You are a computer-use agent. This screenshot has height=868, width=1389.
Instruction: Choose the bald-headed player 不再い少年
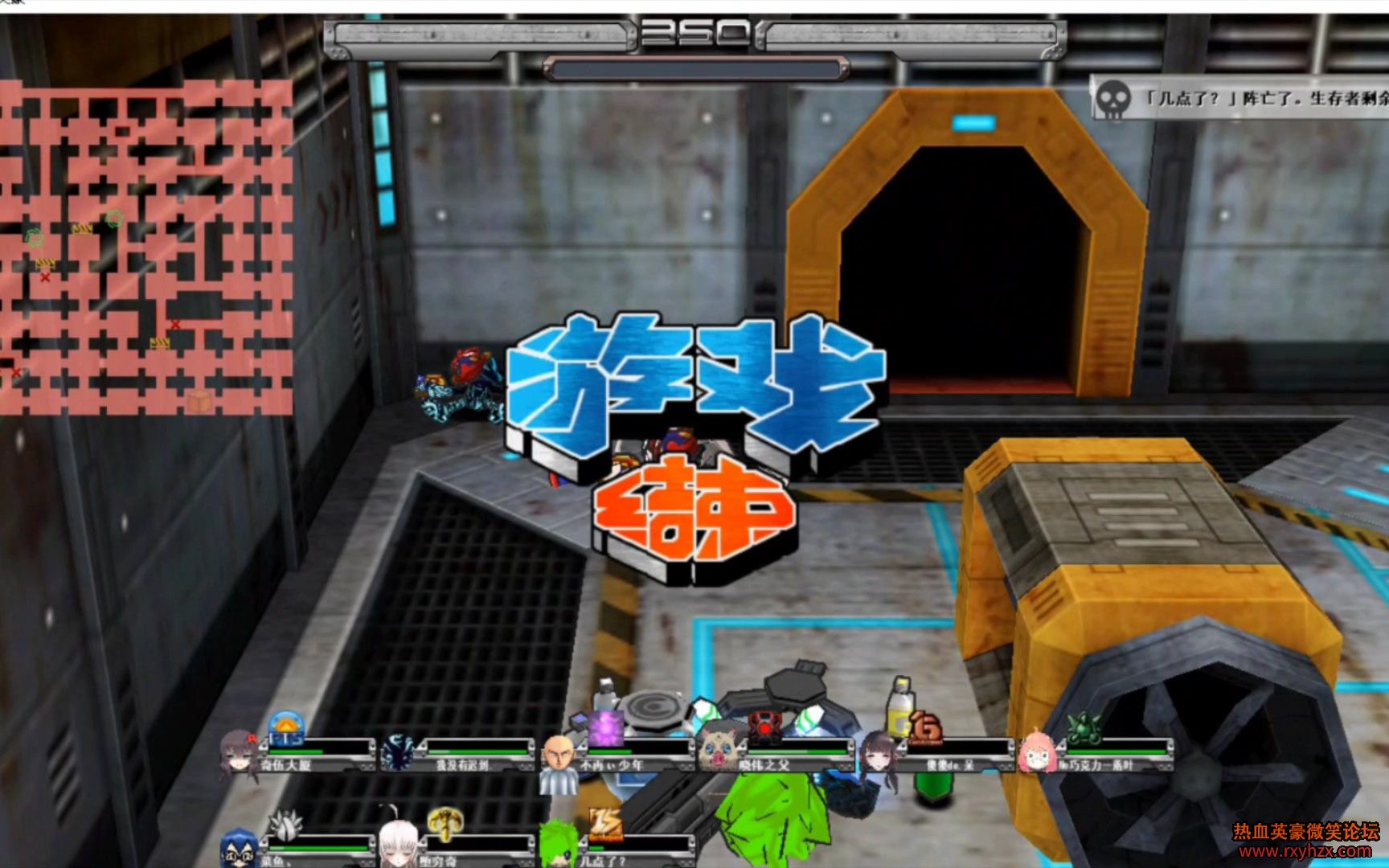(615, 757)
